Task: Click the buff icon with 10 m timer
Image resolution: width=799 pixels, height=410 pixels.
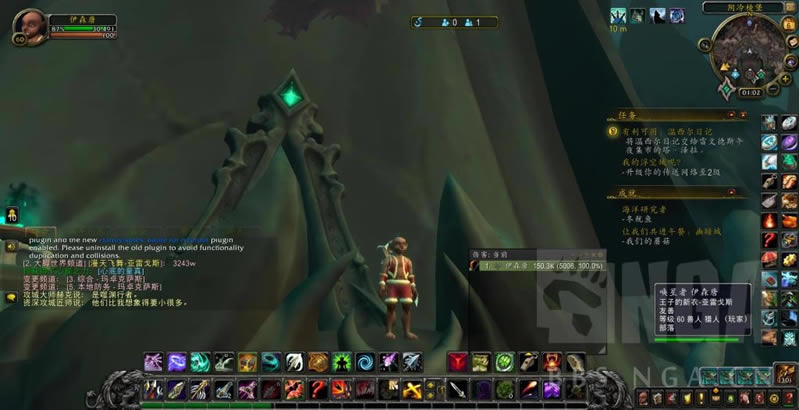Action: [618, 16]
